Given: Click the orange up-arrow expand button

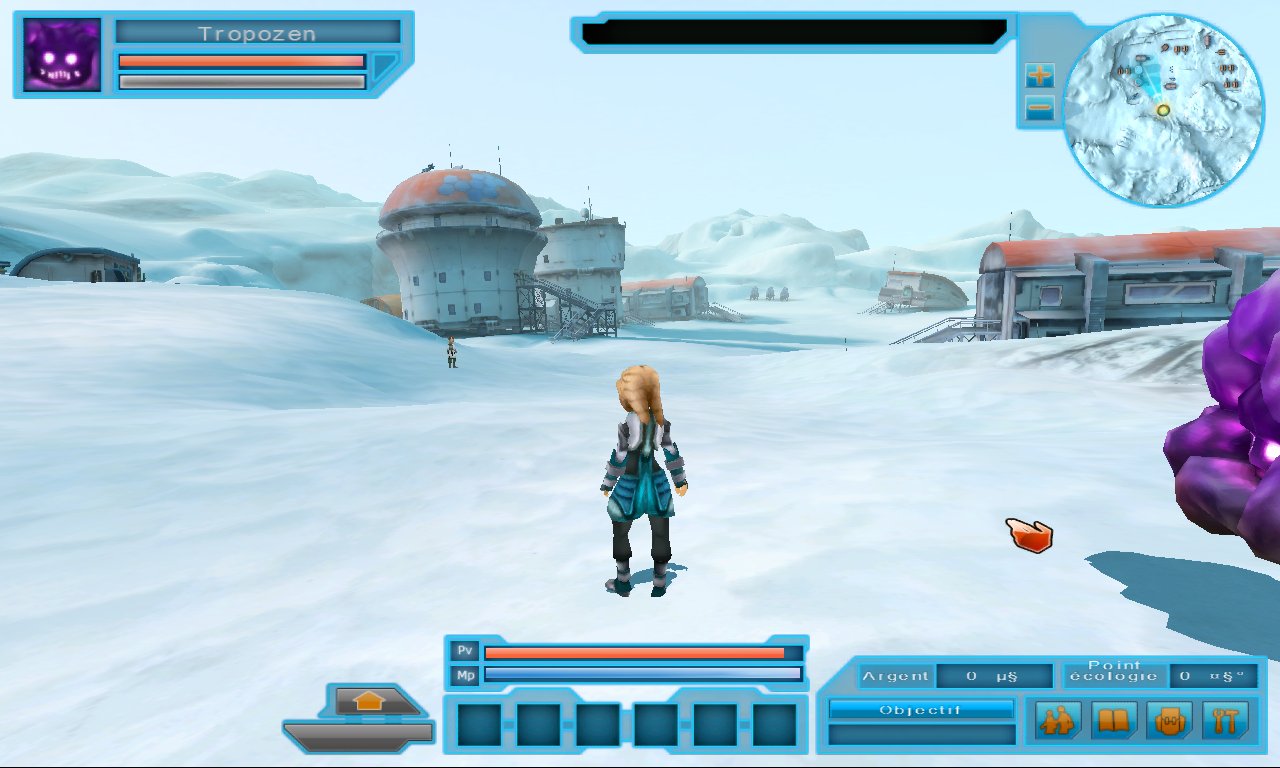Looking at the screenshot, I should [x=369, y=702].
